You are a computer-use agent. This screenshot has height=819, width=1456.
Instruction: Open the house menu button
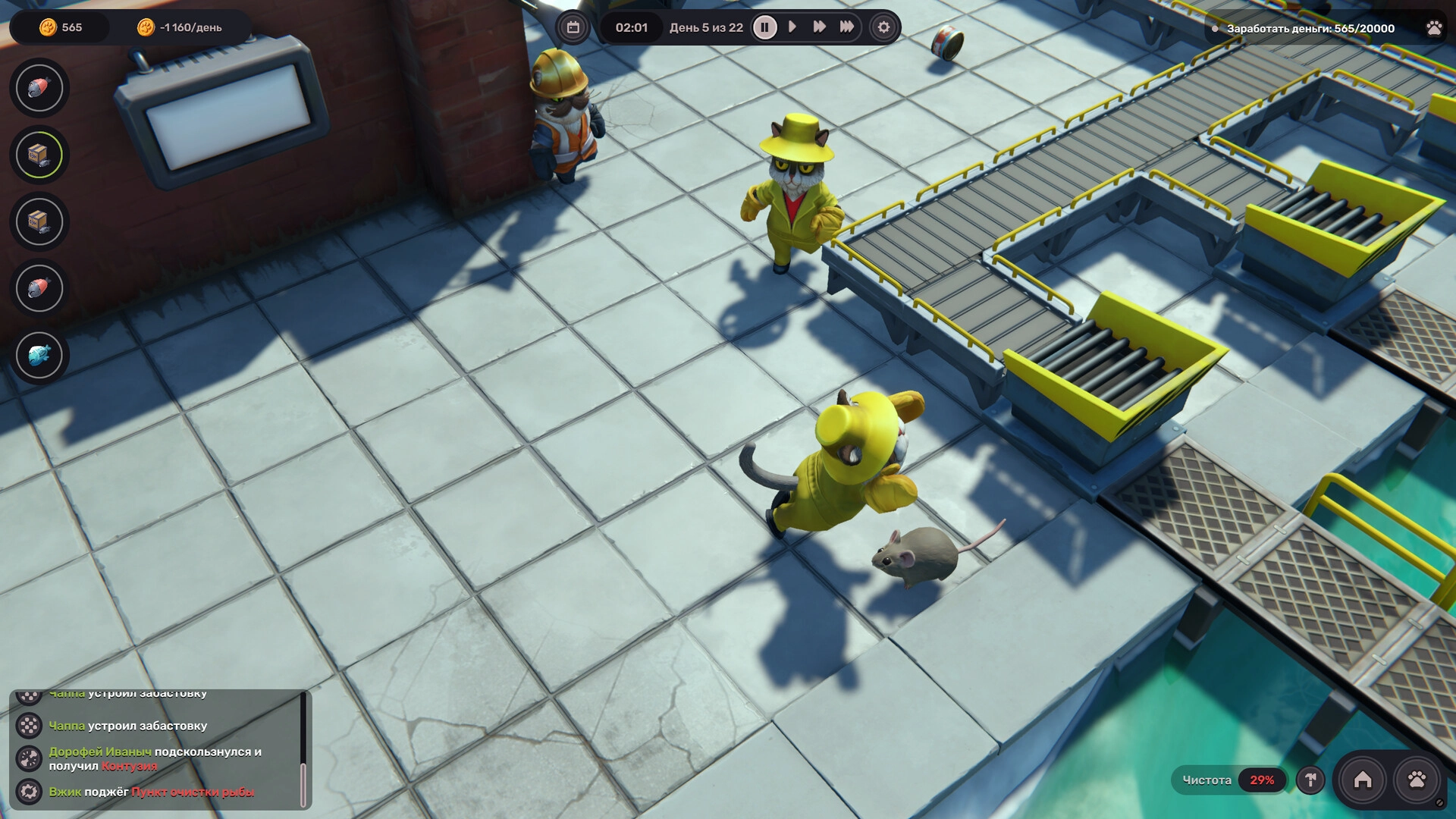(x=1363, y=780)
